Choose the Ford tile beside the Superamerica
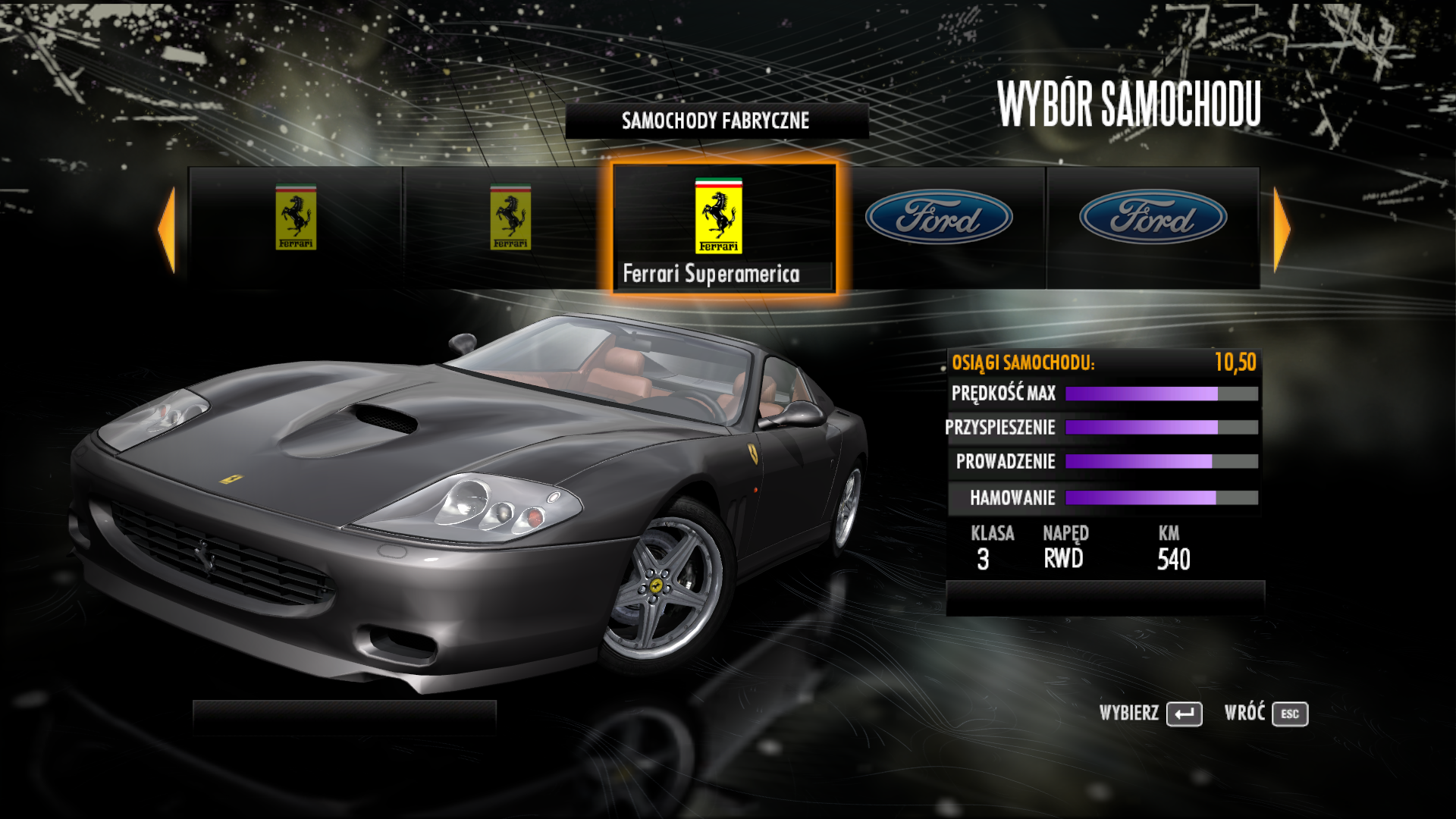The width and height of the screenshot is (1456, 819). pos(939,227)
